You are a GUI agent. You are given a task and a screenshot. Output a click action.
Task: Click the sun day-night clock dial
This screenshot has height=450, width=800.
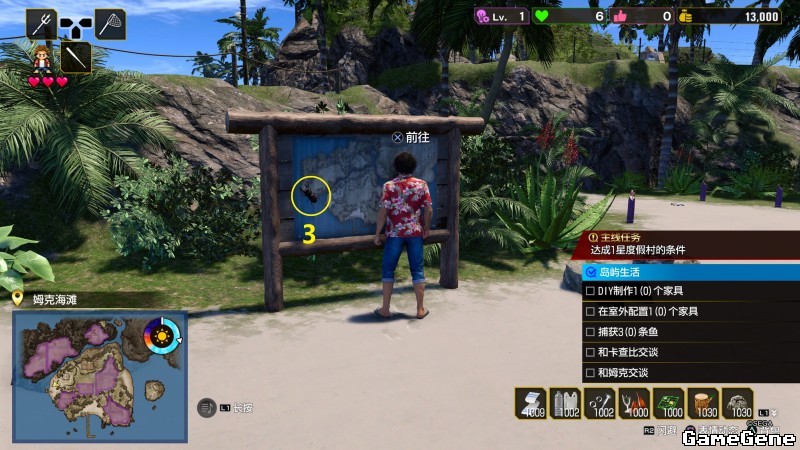coord(162,334)
